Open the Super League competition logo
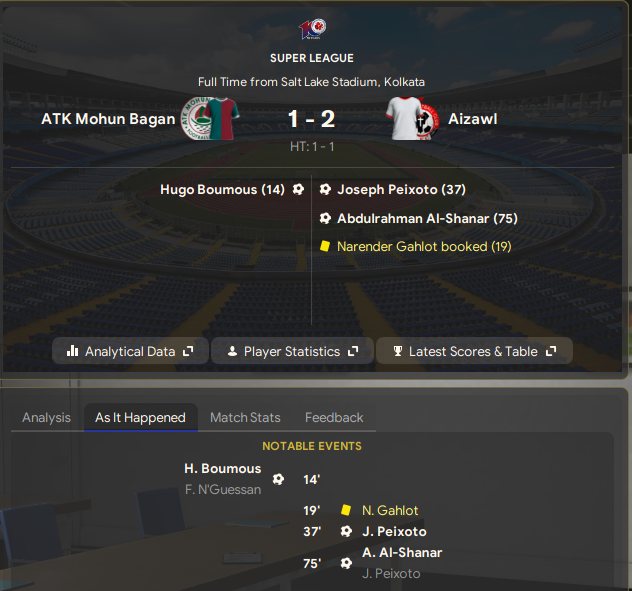The width and height of the screenshot is (632, 591). (x=312, y=29)
